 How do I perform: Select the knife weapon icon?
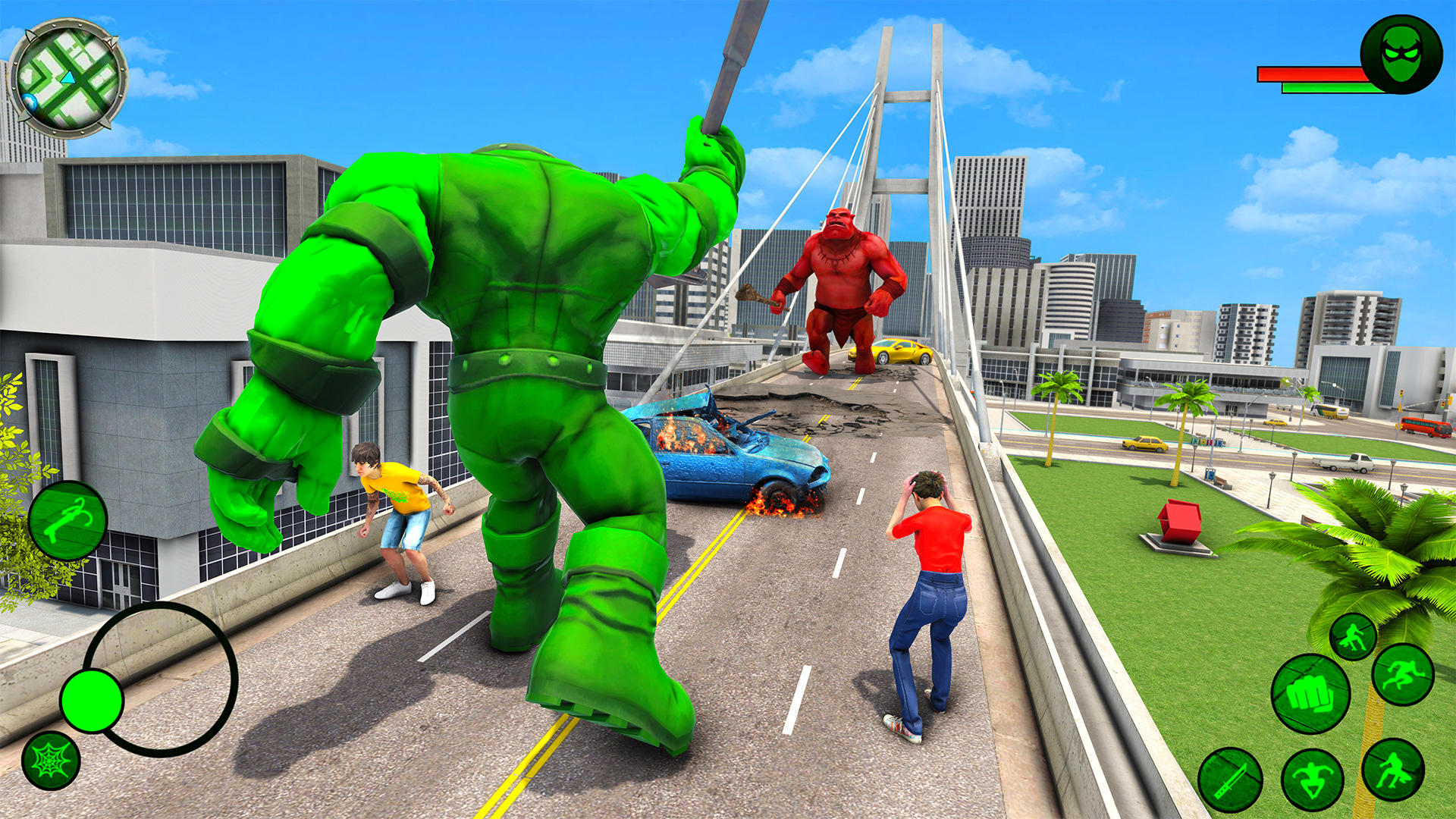1231,779
